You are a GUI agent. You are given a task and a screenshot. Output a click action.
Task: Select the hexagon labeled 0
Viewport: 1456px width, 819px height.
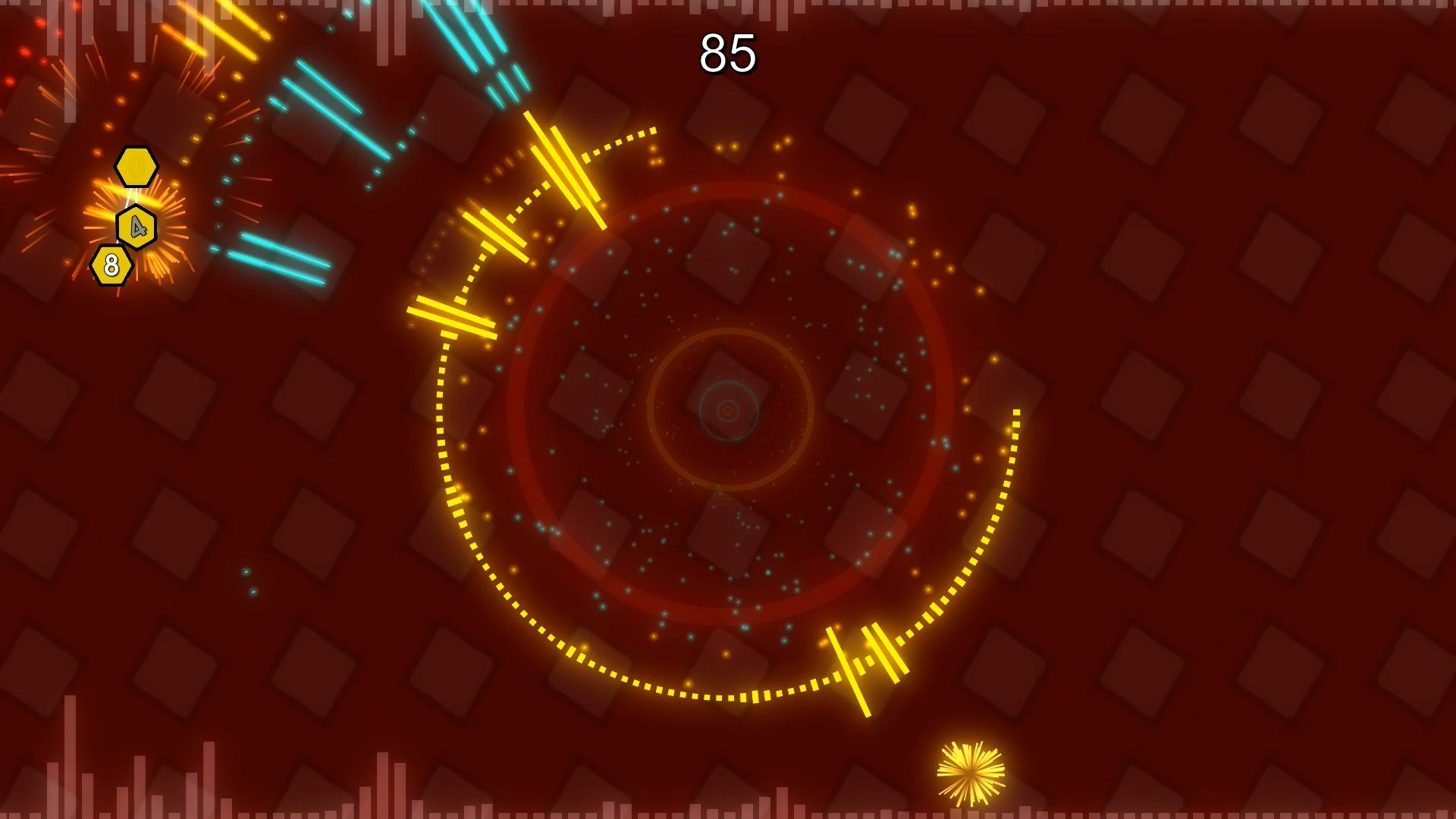pos(135,167)
